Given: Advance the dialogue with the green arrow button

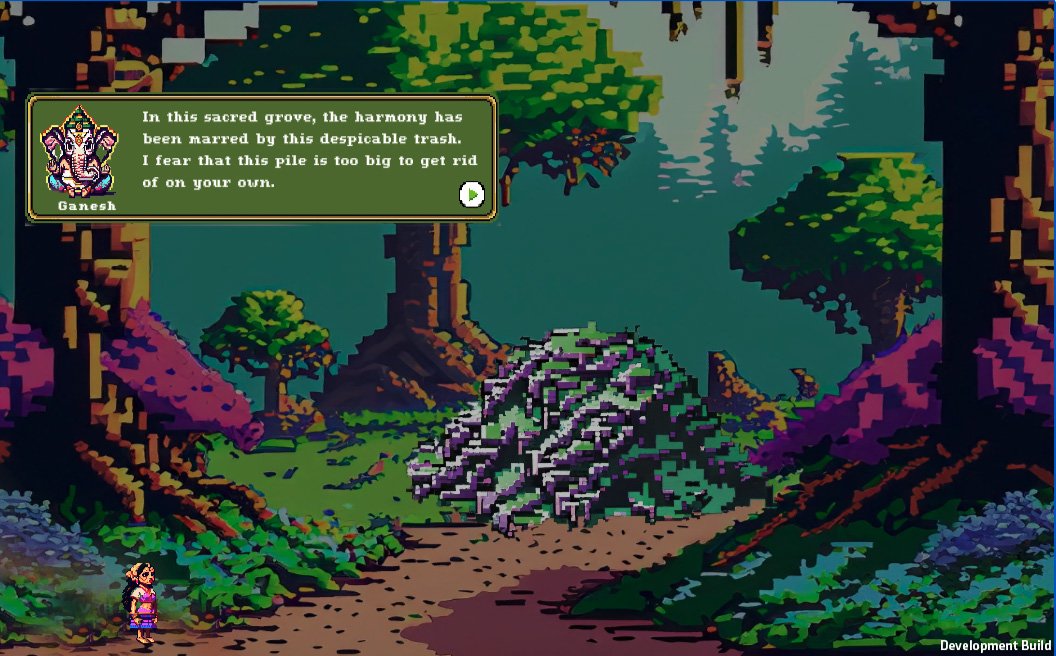Looking at the screenshot, I should pos(472,194).
